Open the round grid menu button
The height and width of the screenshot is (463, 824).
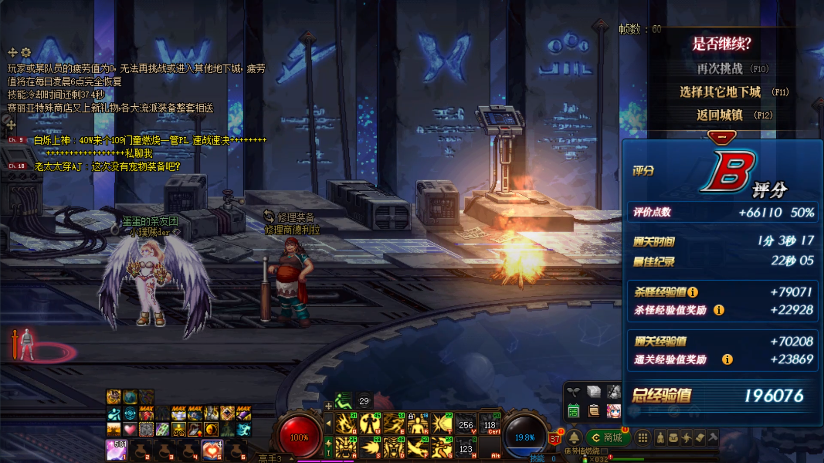(644, 437)
